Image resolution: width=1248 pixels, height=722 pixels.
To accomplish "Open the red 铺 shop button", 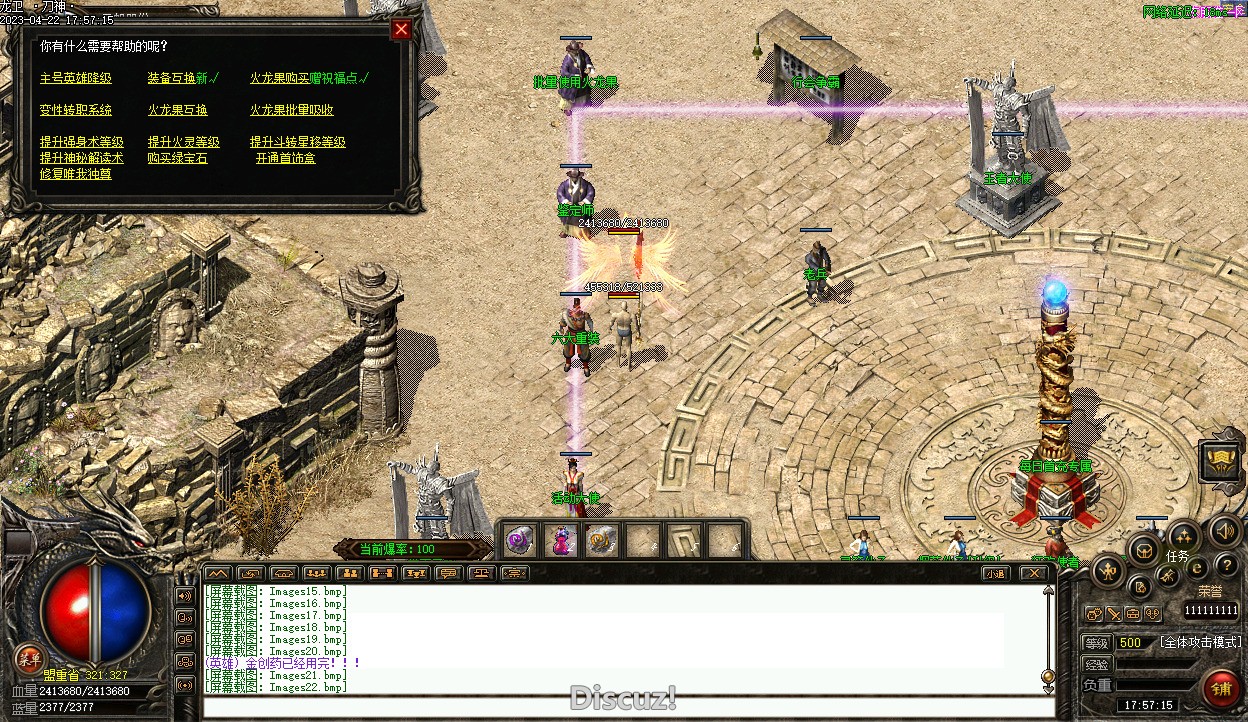I will pyautogui.click(x=1221, y=689).
